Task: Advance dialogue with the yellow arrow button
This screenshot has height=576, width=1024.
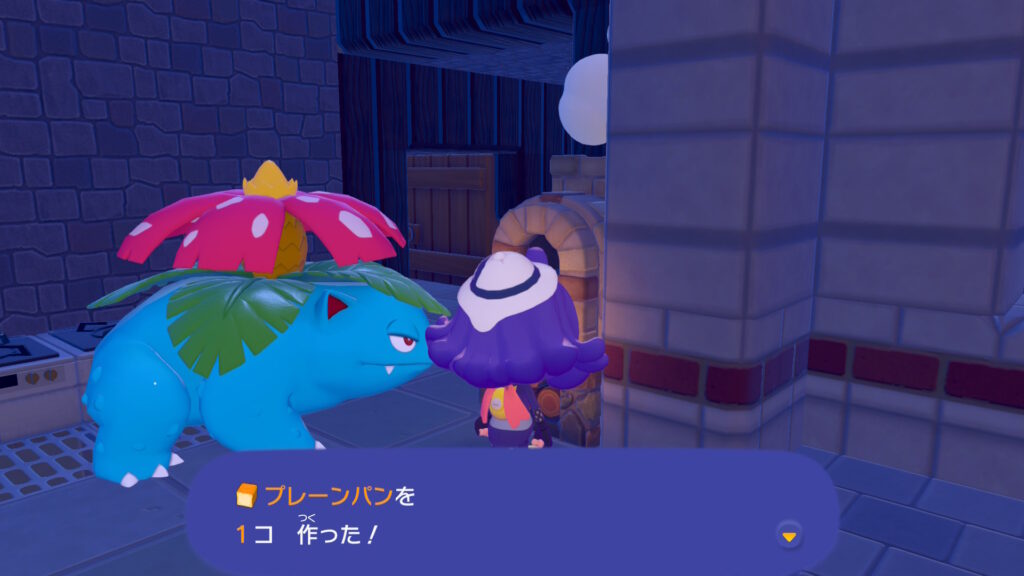Action: pos(789,536)
